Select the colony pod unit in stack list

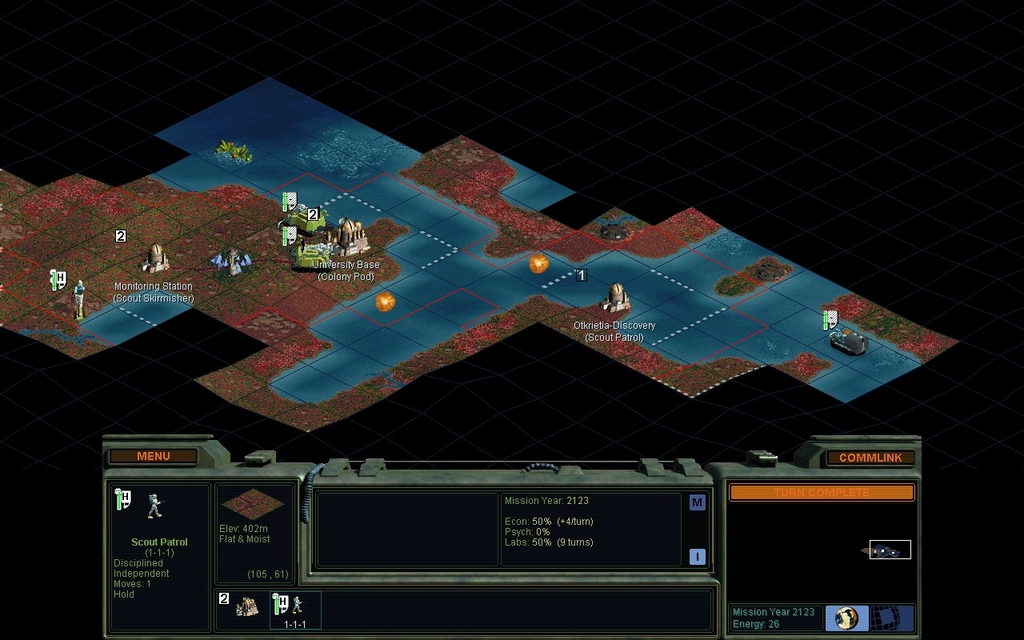(247, 606)
